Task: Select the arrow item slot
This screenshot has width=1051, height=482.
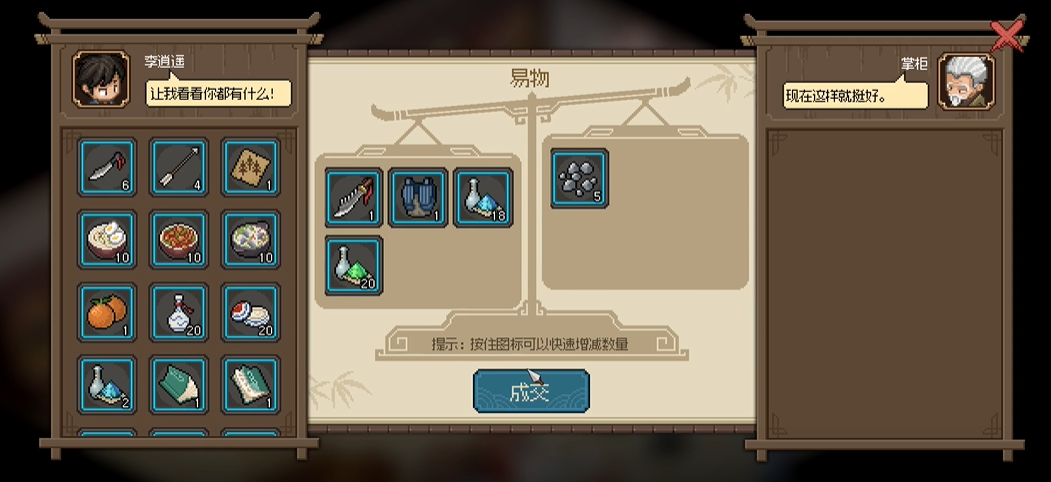Action: point(179,167)
